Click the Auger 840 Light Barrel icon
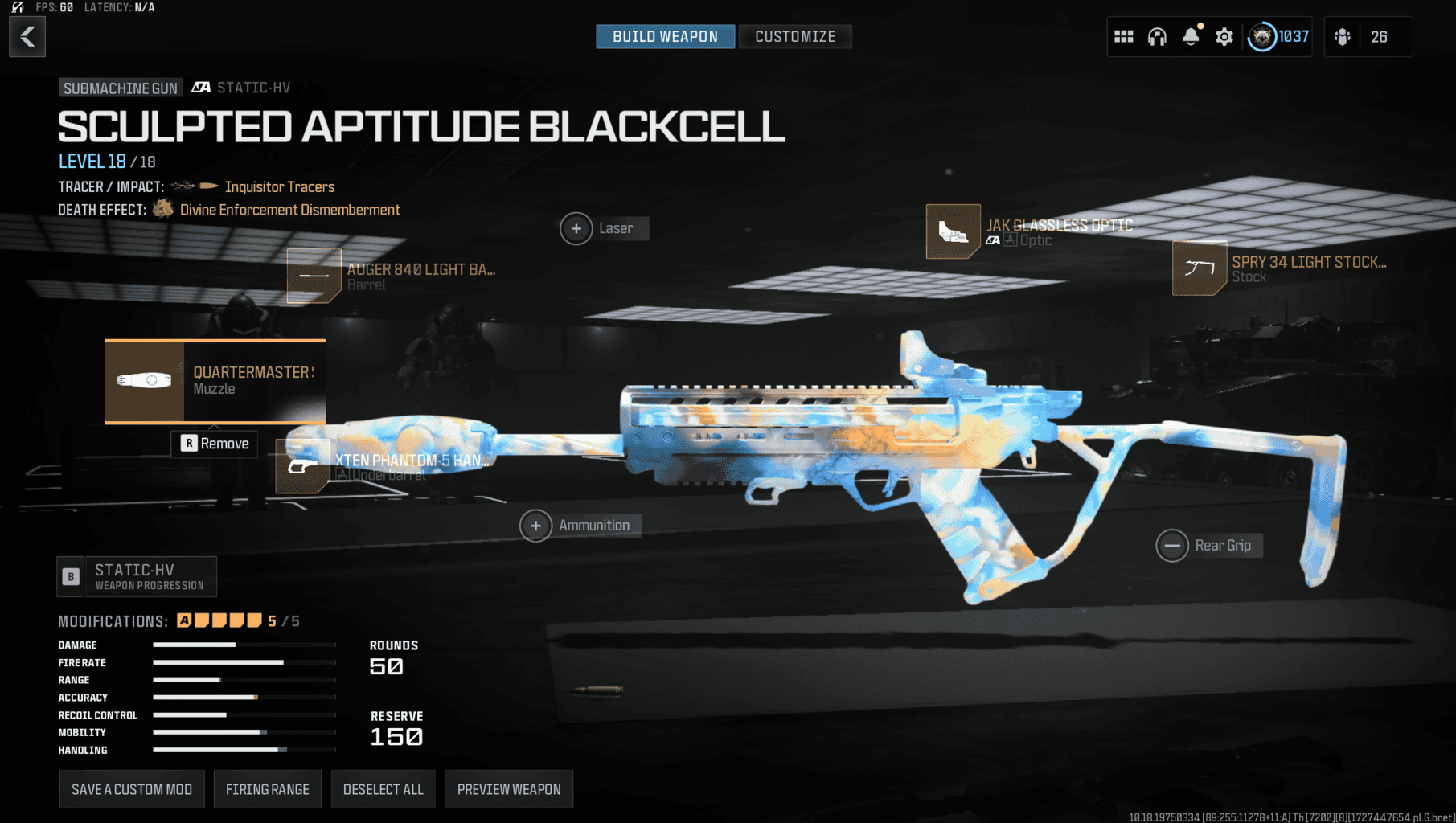 pyautogui.click(x=314, y=276)
